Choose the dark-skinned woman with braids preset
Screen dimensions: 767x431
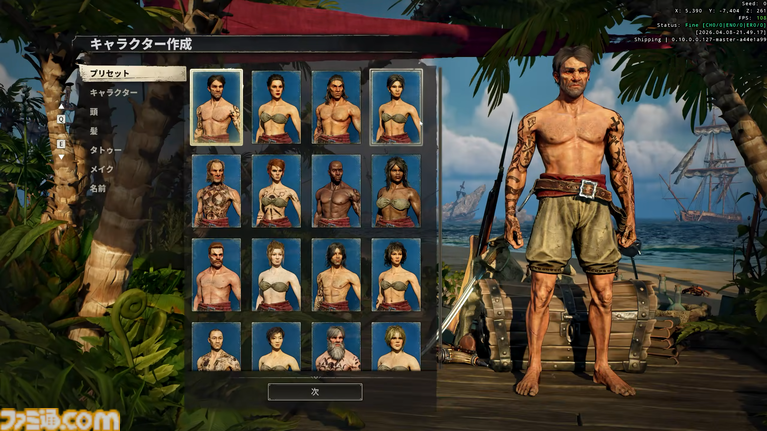(x=396, y=190)
